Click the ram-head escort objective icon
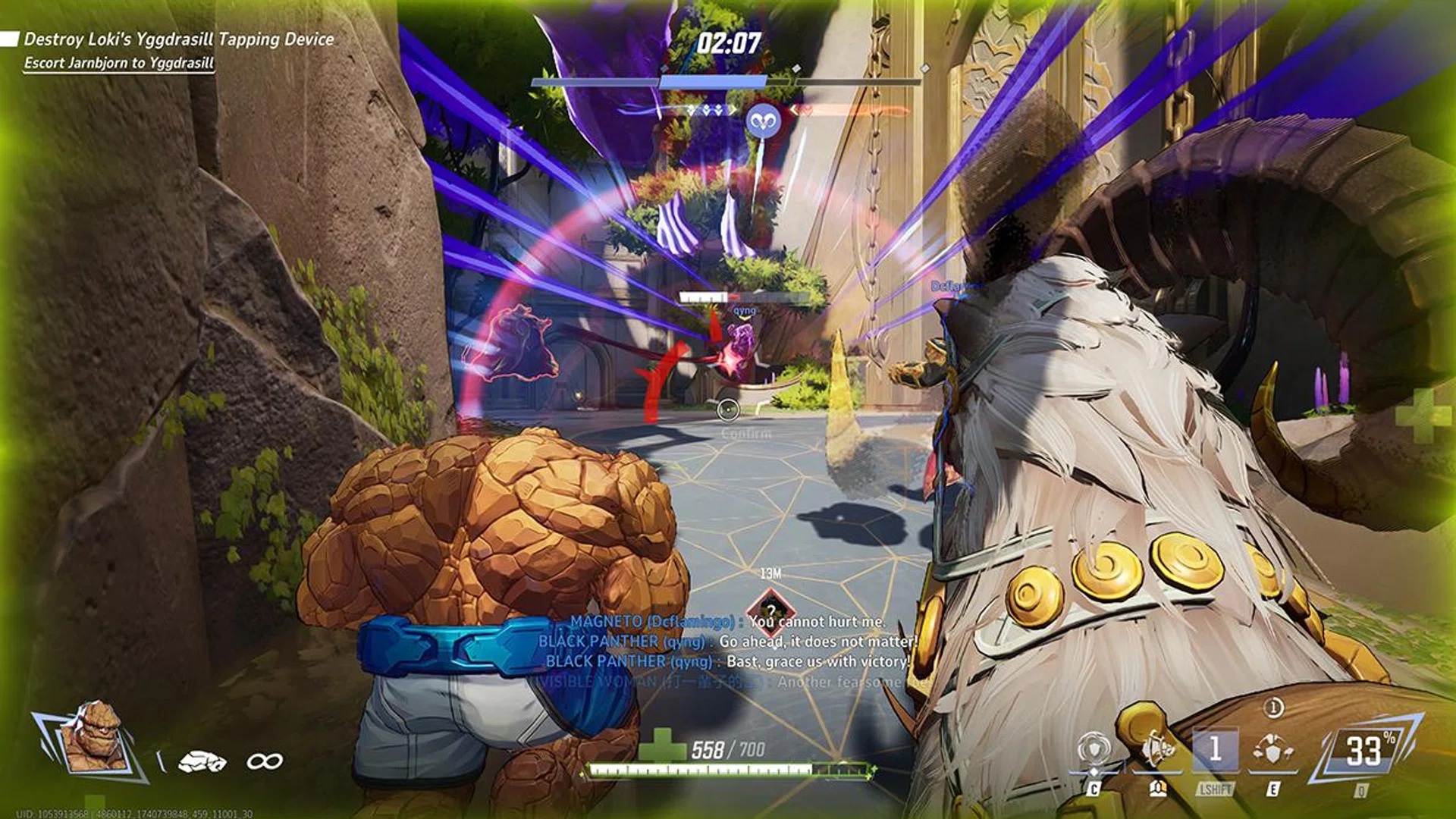The height and width of the screenshot is (819, 1456). coord(762,121)
